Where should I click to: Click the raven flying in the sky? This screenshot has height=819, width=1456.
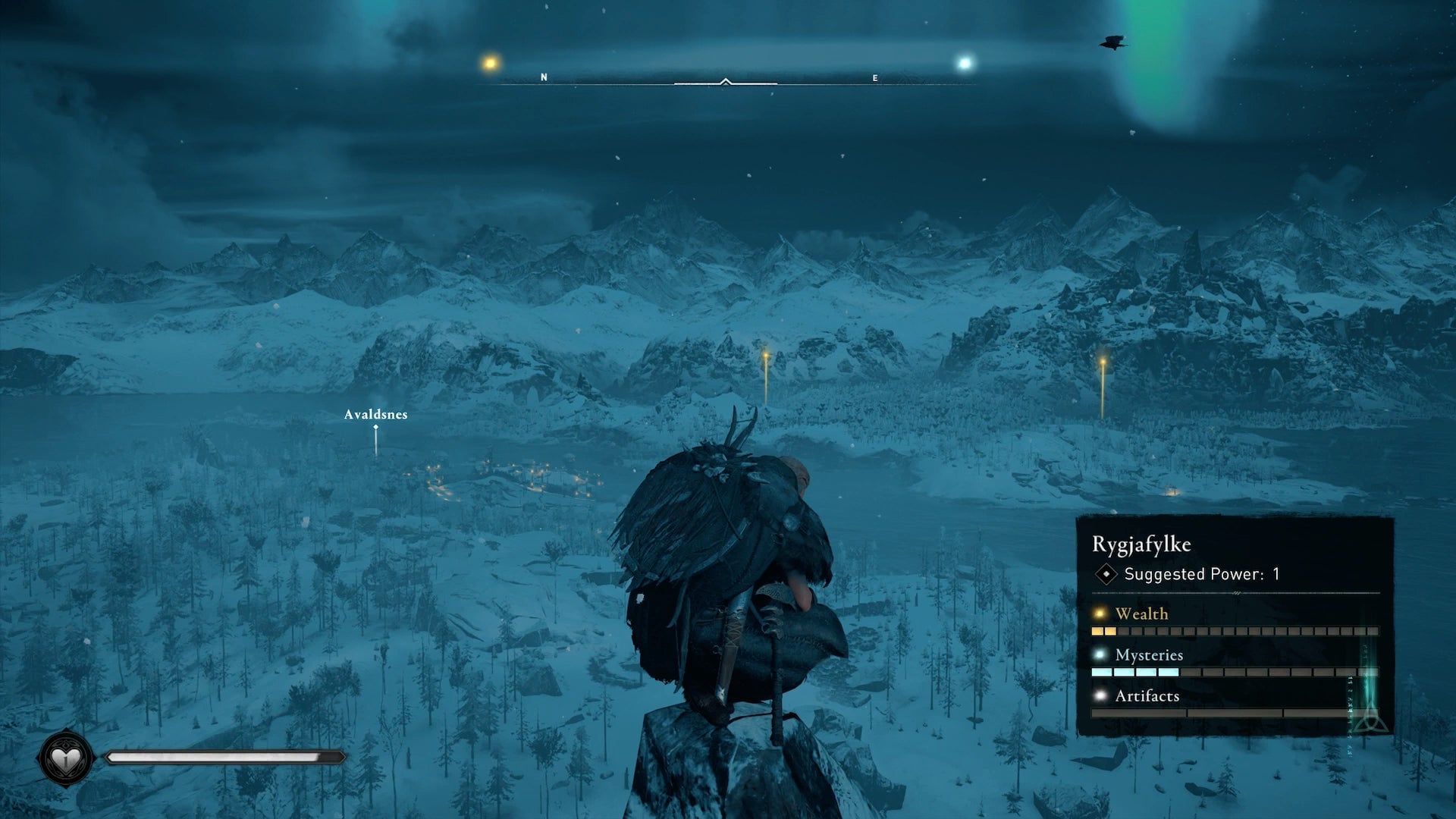tap(1112, 41)
